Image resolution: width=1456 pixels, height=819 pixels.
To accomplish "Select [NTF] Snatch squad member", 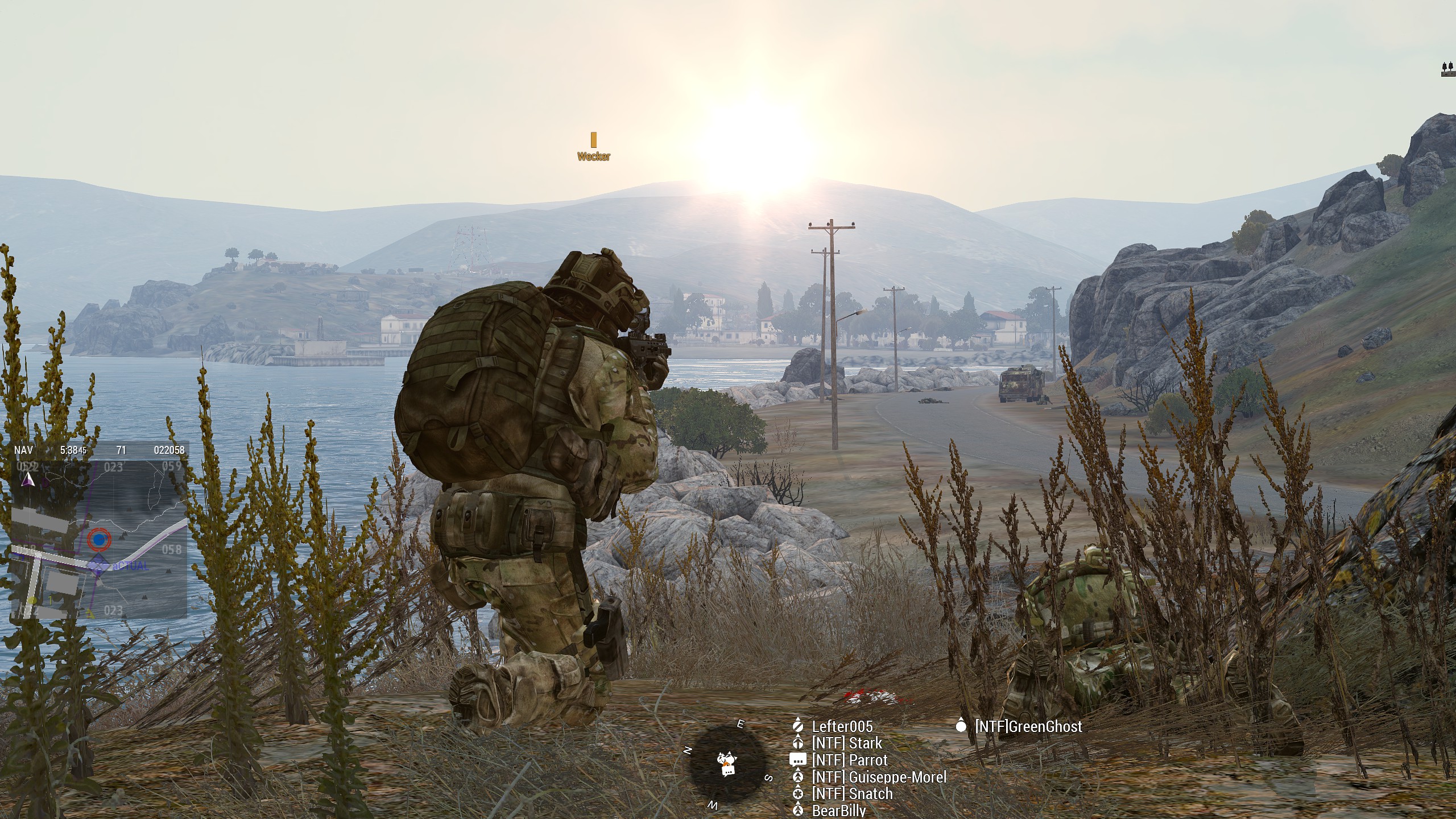I will coord(852,794).
